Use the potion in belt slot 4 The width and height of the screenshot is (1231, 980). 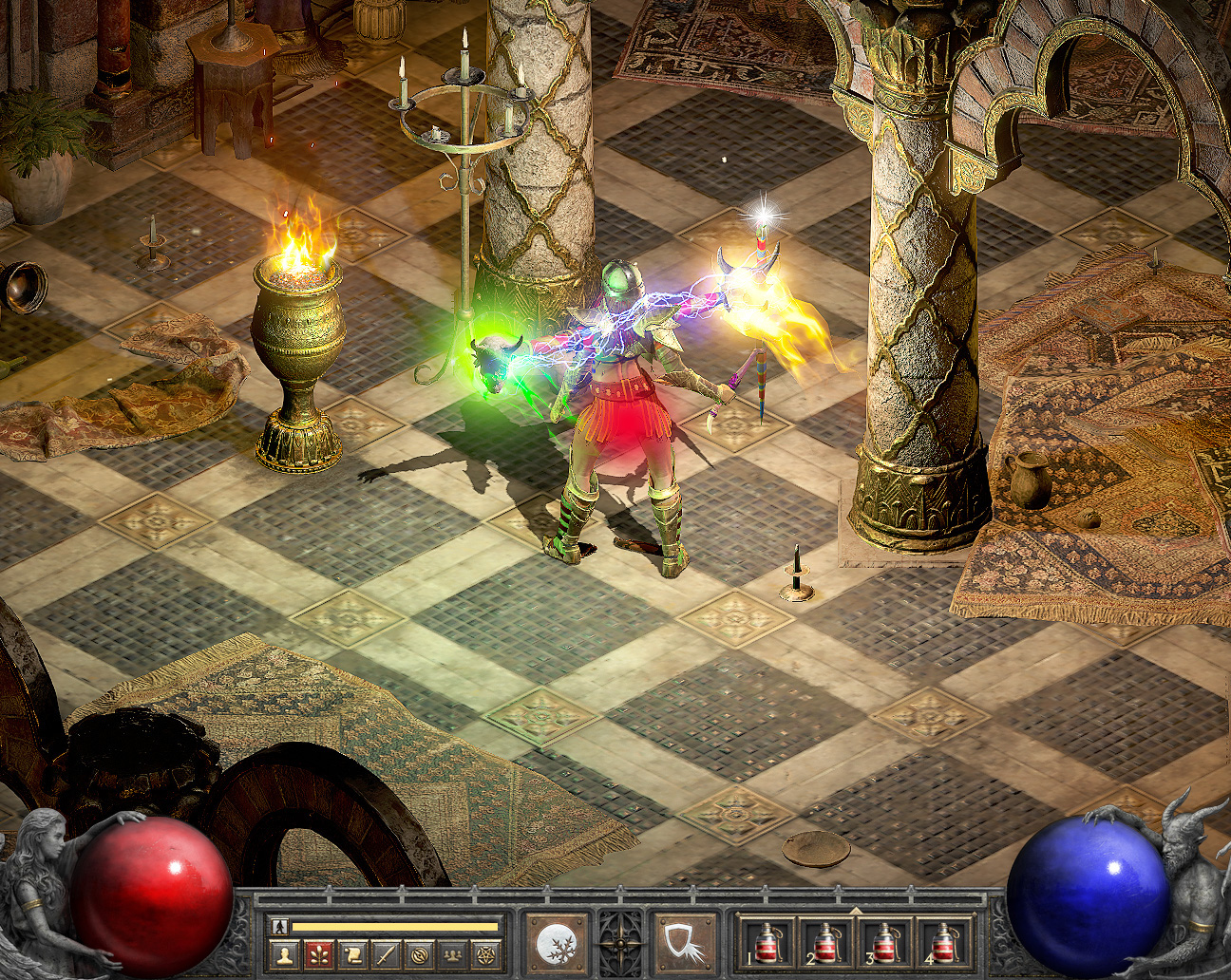942,943
